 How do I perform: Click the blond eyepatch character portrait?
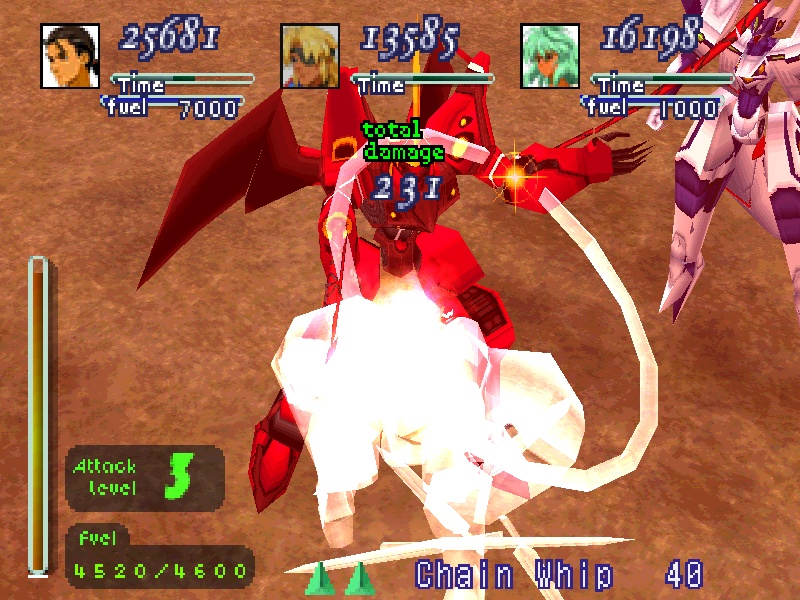(x=310, y=56)
